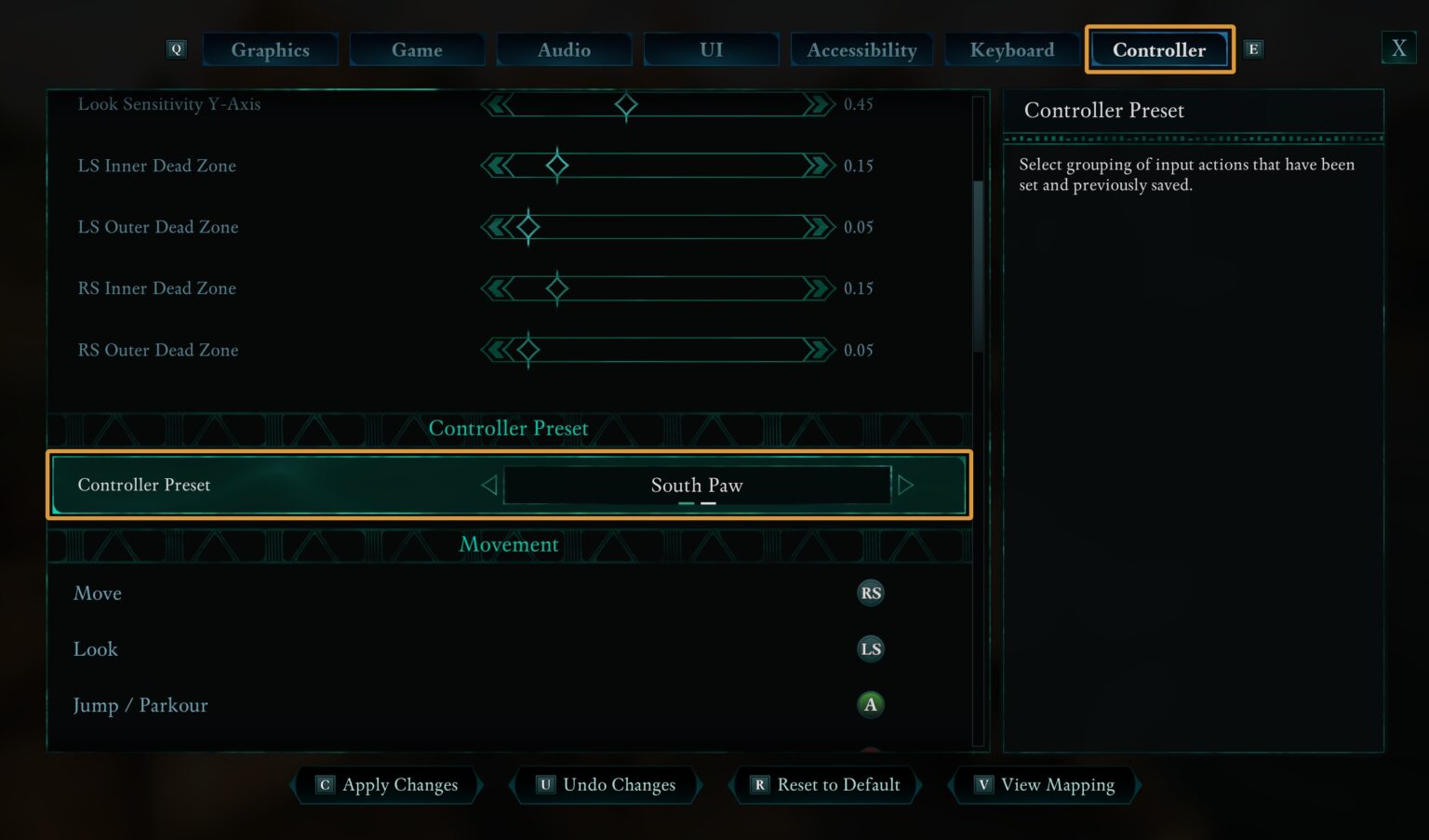Open the South Paw preset selector
The height and width of the screenshot is (840, 1429).
pyautogui.click(x=697, y=485)
